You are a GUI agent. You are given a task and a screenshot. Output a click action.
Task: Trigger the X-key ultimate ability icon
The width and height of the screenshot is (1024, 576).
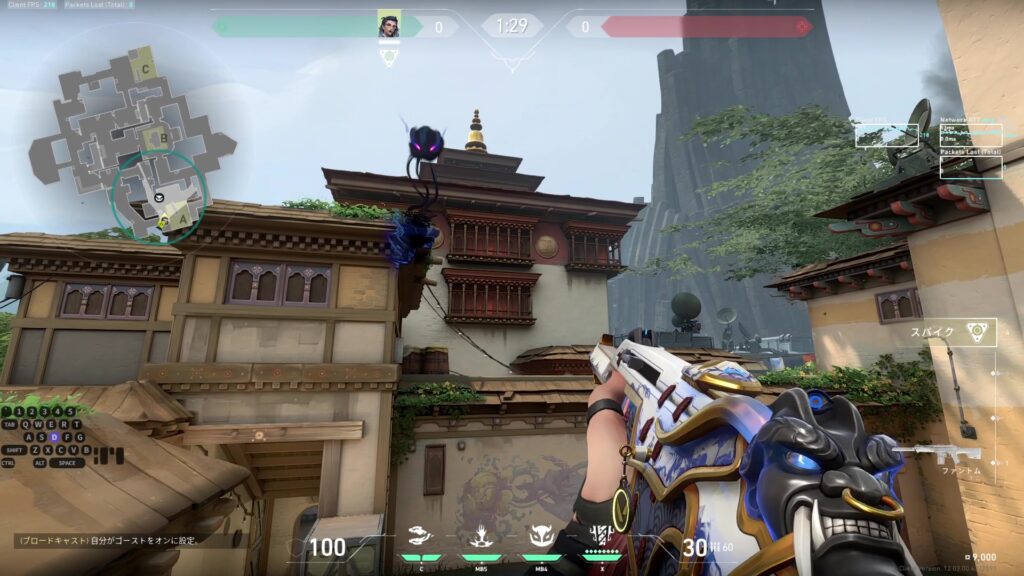coord(601,538)
